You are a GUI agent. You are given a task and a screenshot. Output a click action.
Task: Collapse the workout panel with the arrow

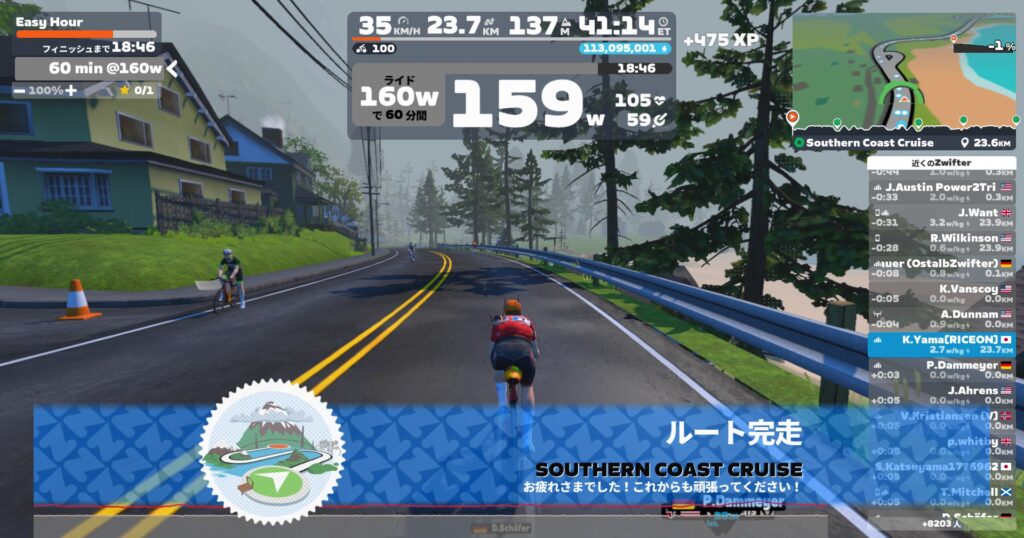coord(171,68)
